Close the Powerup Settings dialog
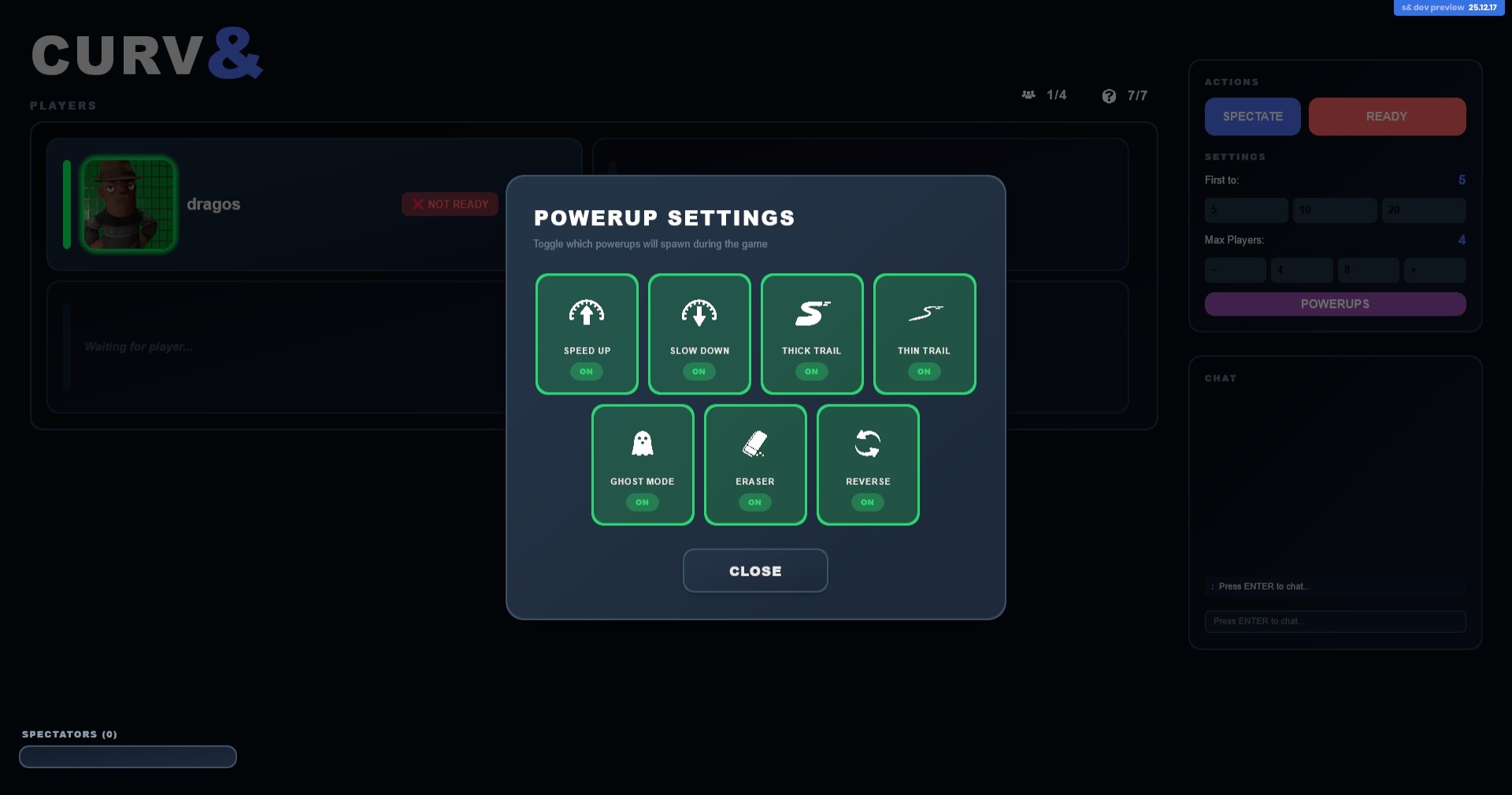Viewport: 1512px width, 795px height. point(755,571)
